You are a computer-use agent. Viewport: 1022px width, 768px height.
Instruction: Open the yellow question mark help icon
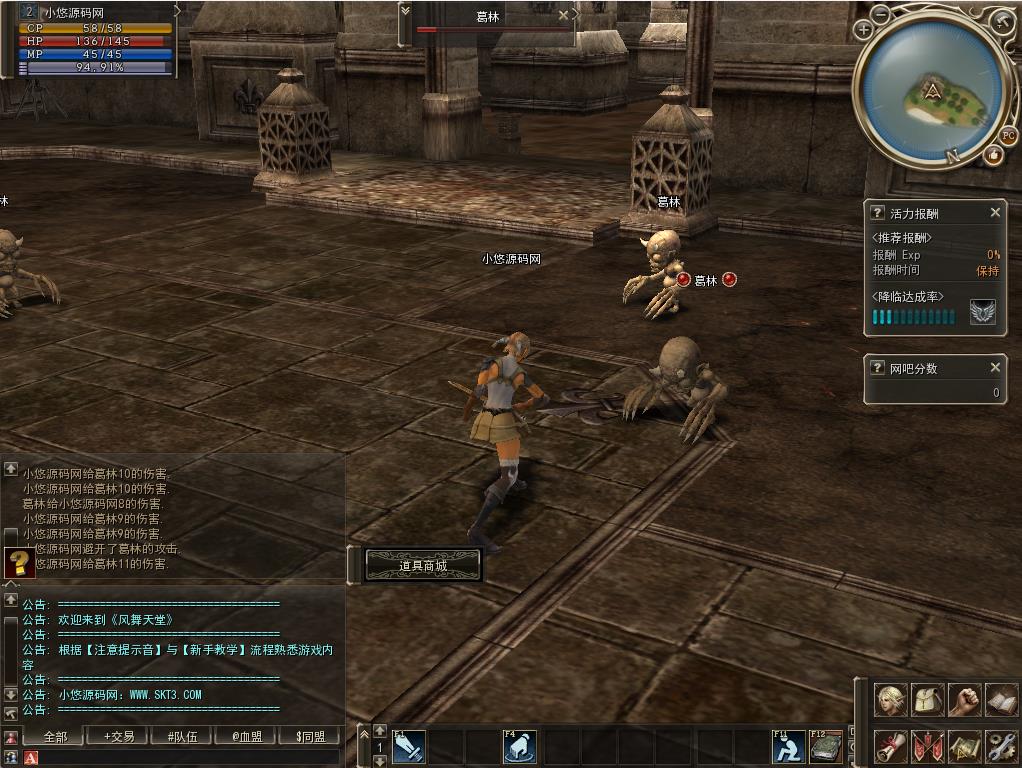(x=19, y=563)
